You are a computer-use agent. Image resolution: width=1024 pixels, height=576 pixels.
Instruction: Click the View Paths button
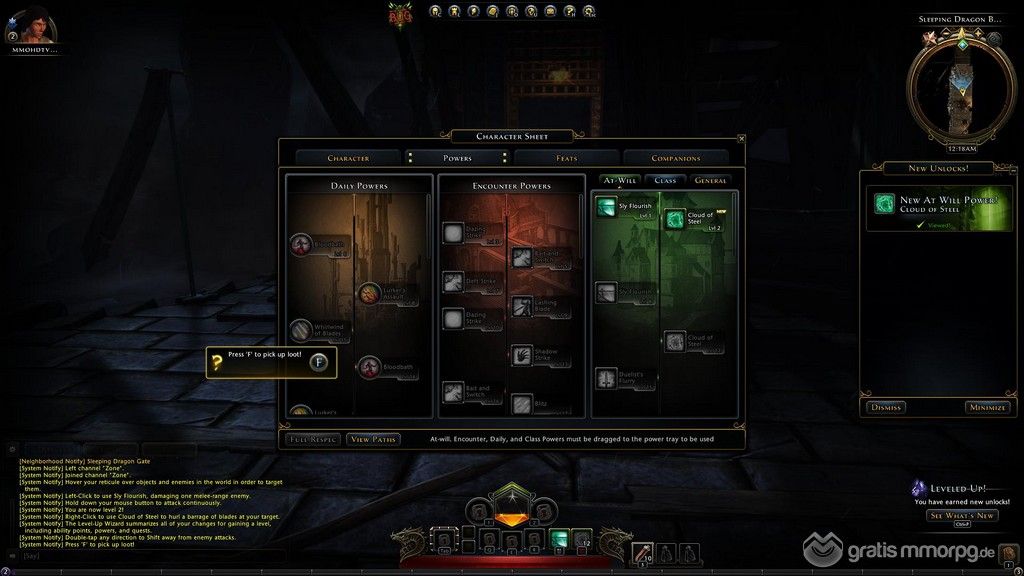point(372,439)
